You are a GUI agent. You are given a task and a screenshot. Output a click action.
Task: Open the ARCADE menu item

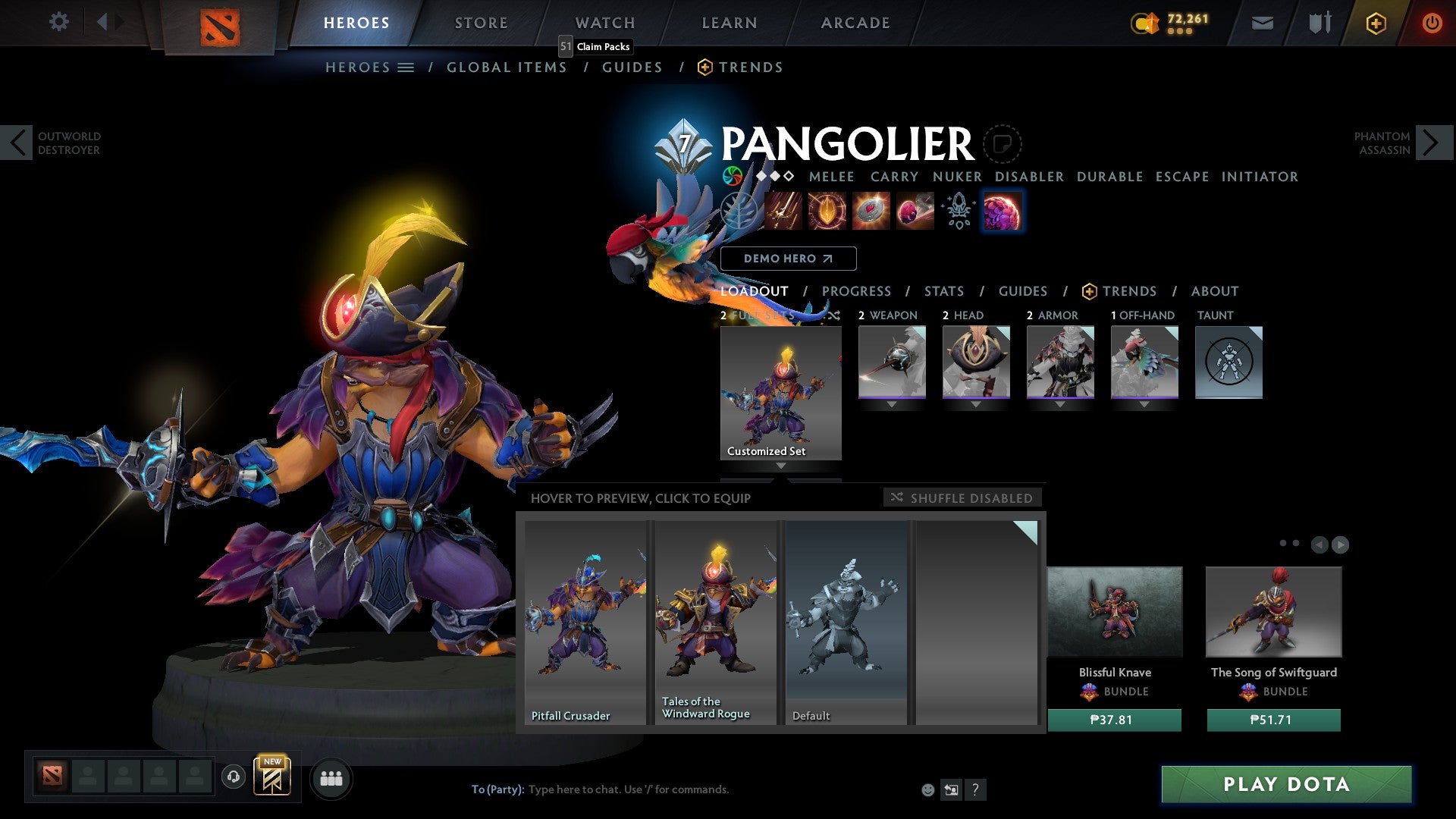pyautogui.click(x=855, y=23)
